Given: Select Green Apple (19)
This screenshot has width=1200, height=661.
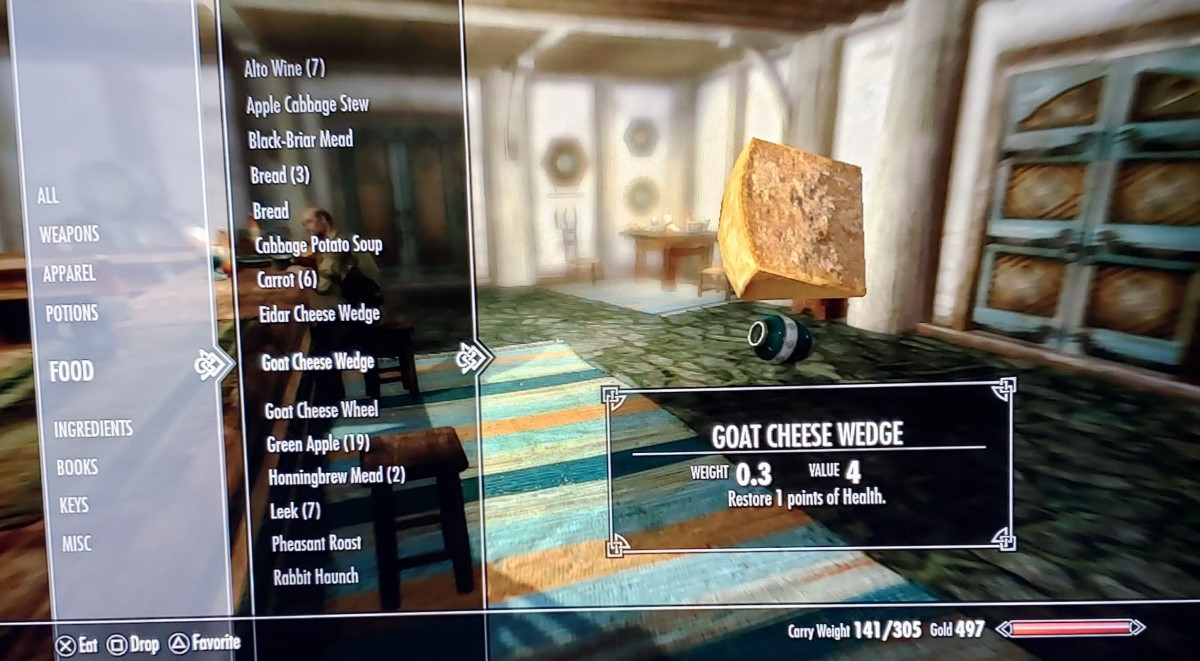Looking at the screenshot, I should 318,443.
